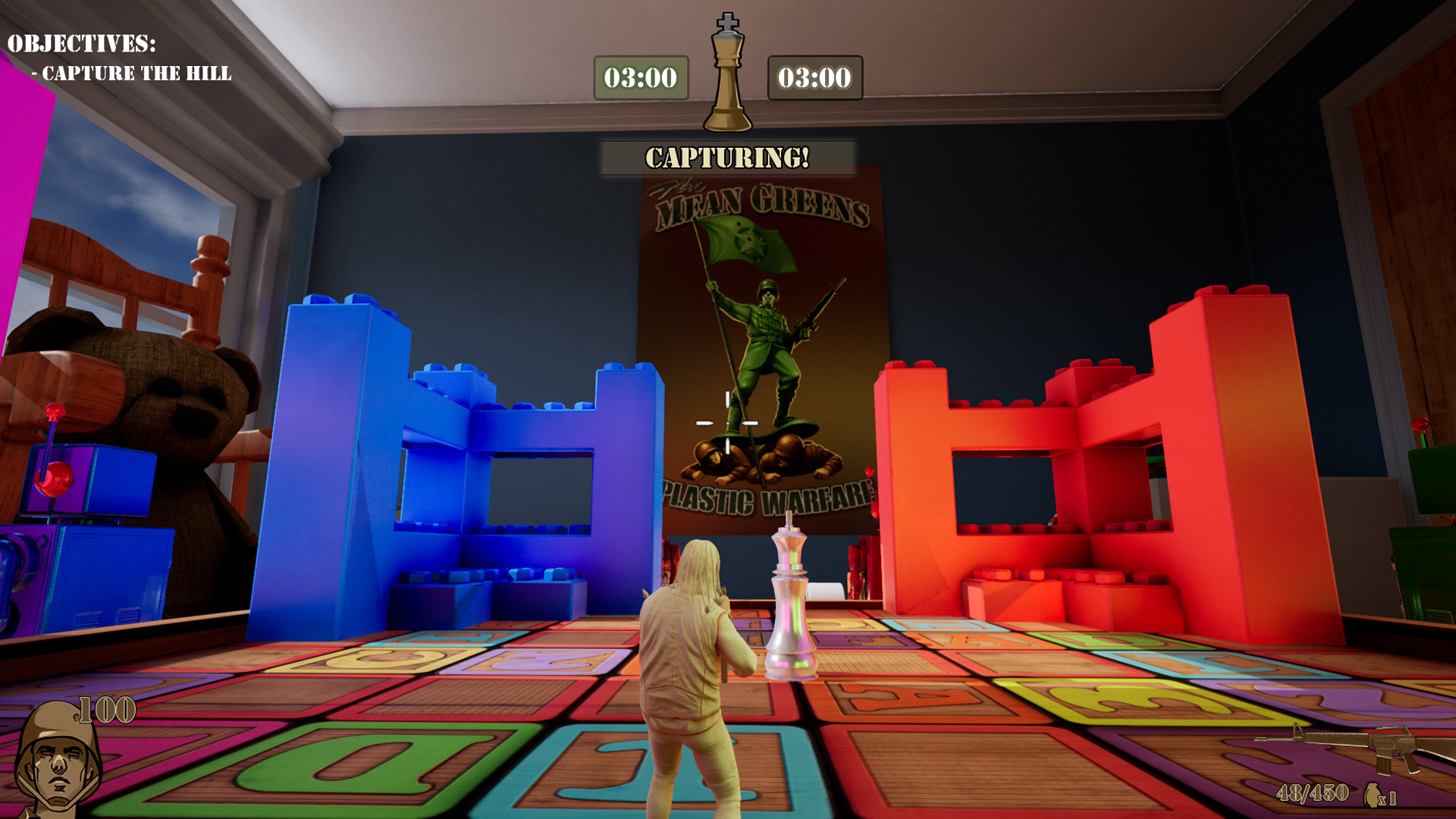Click the 100 health value
The height and width of the screenshot is (819, 1456).
tap(106, 711)
